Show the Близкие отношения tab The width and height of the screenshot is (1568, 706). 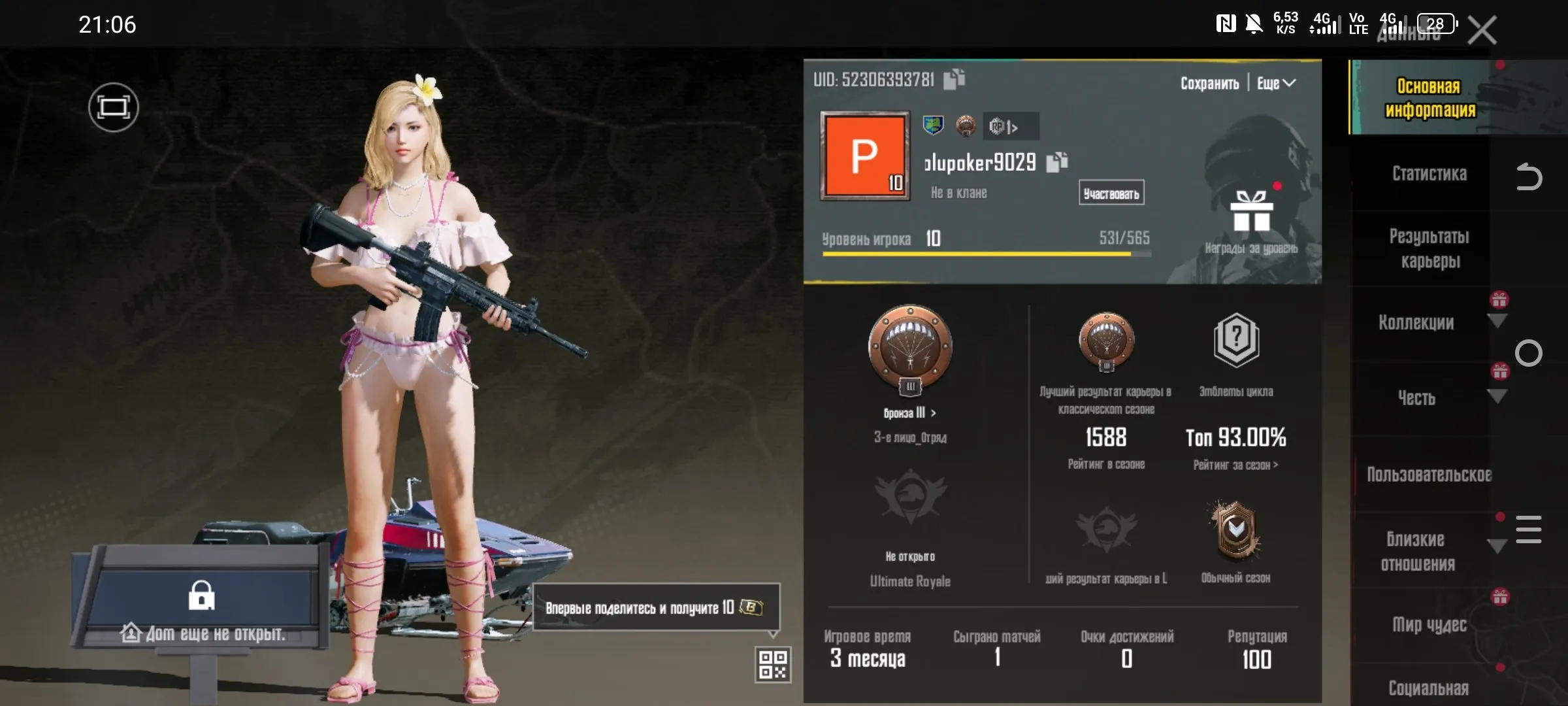coord(1418,551)
